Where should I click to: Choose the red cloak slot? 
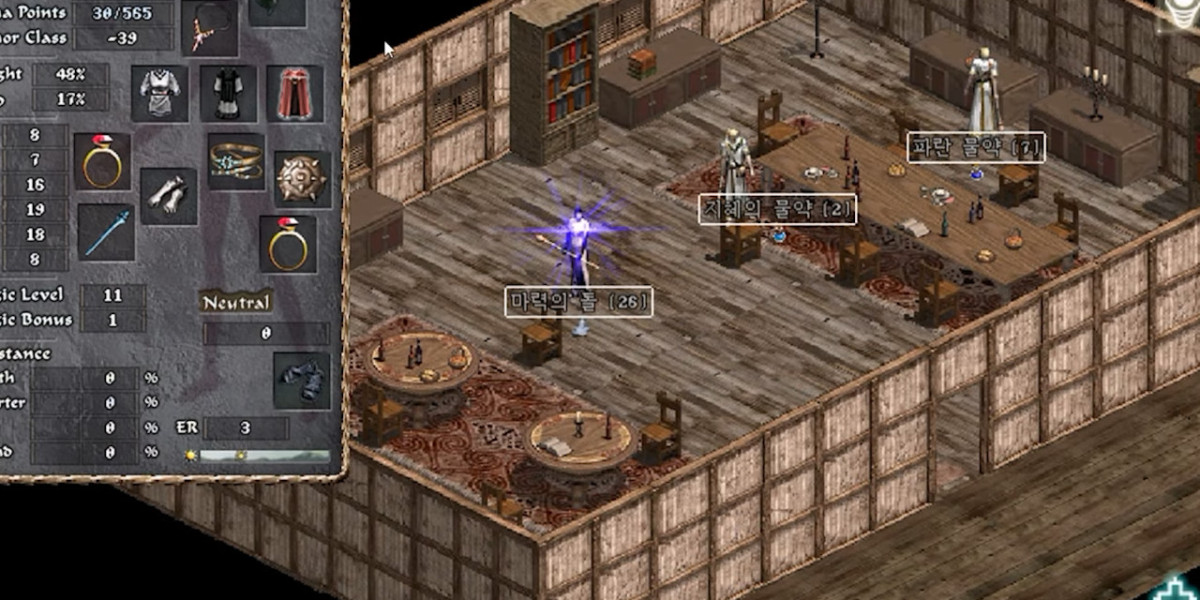click(295, 94)
